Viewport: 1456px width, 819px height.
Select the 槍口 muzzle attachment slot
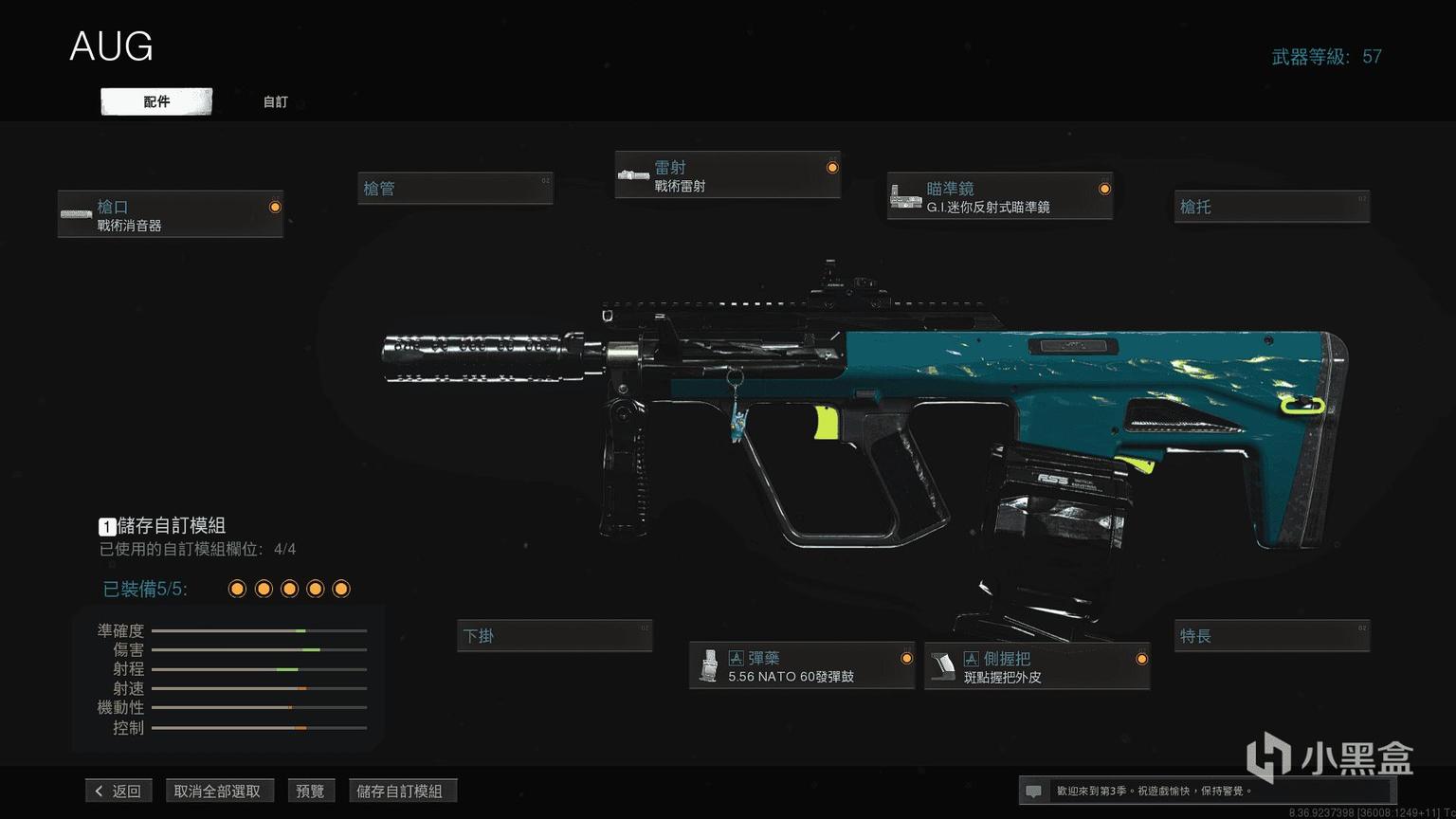[171, 214]
